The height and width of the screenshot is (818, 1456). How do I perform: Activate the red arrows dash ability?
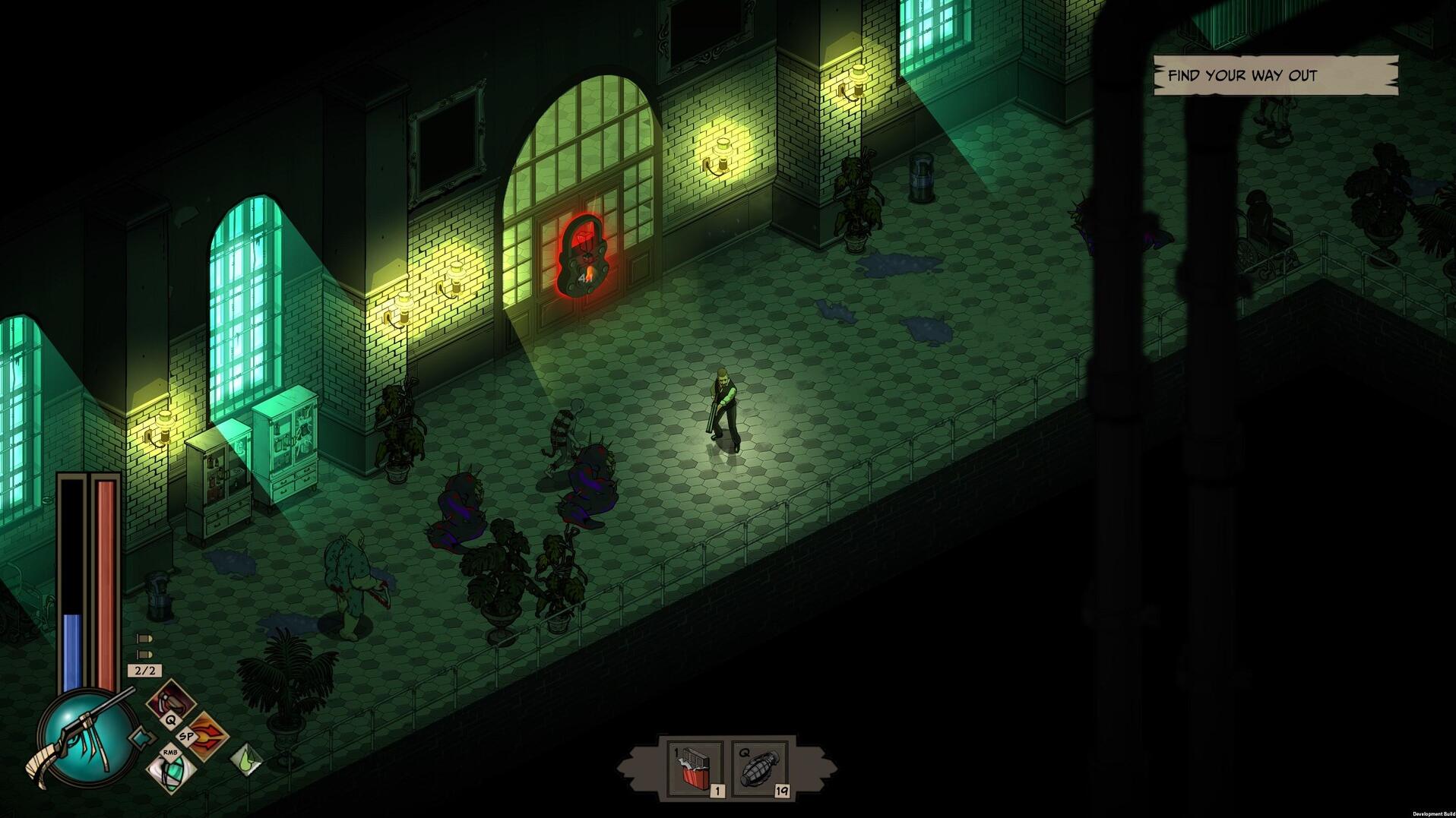[206, 735]
